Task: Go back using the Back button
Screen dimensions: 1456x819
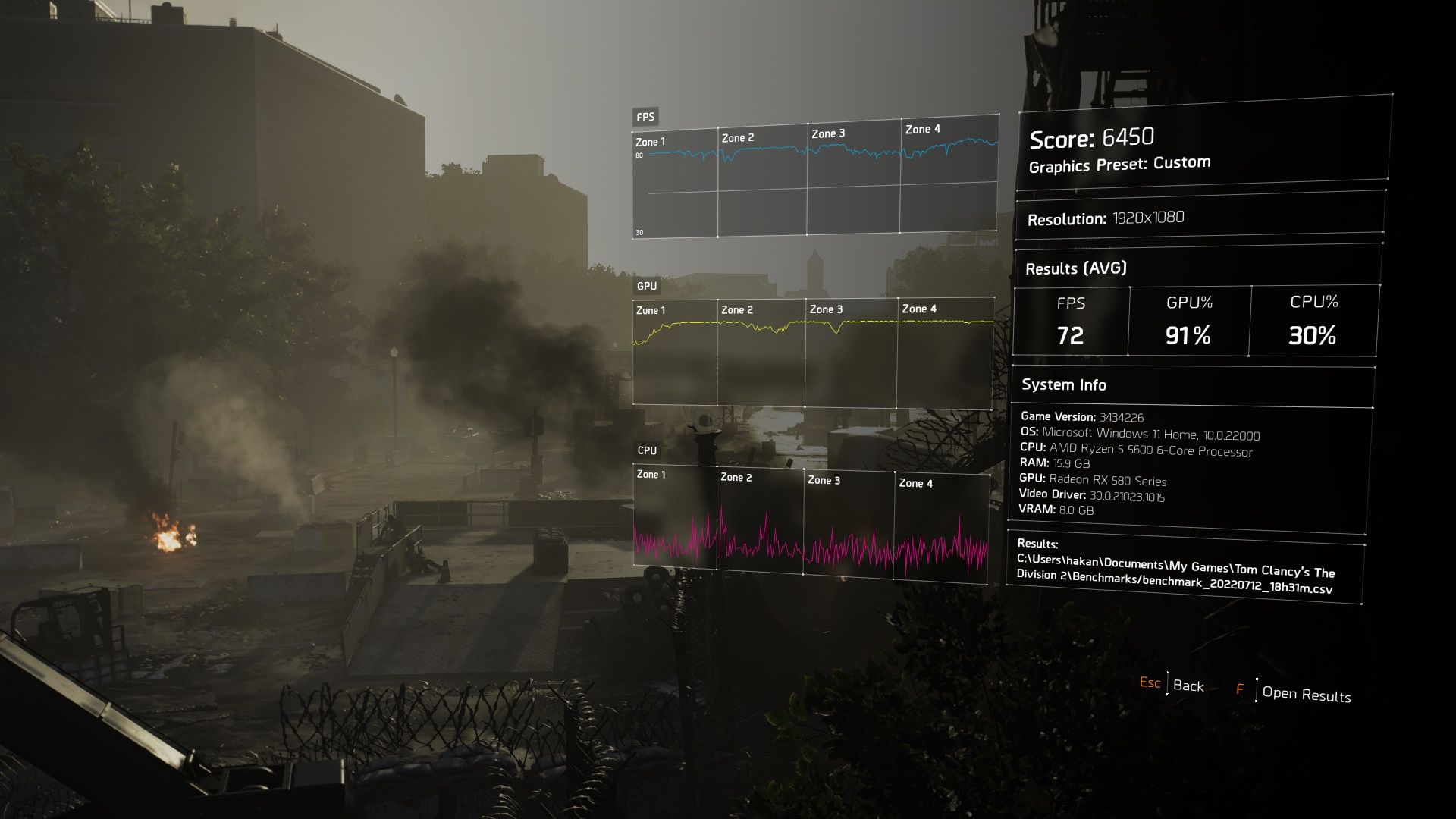Action: pyautogui.click(x=1188, y=686)
